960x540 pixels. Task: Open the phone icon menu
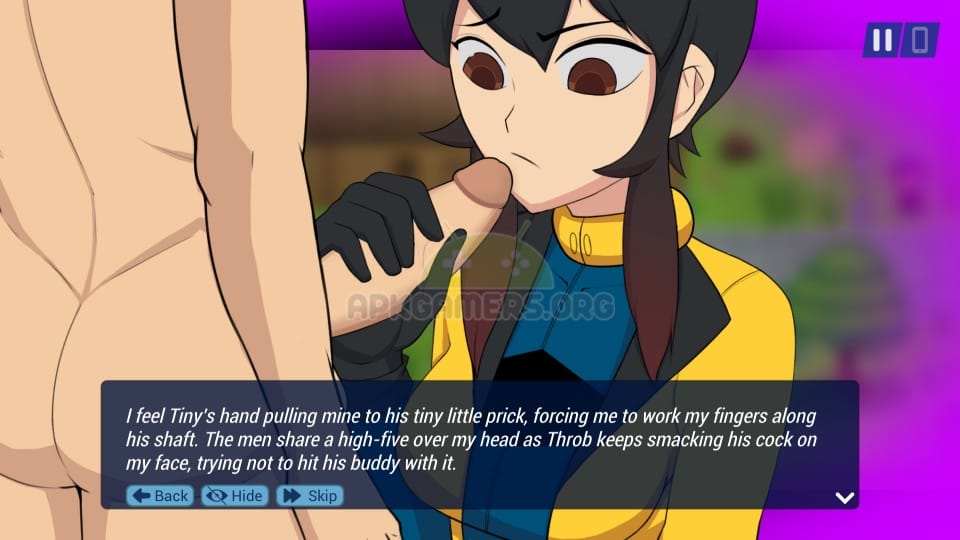920,40
